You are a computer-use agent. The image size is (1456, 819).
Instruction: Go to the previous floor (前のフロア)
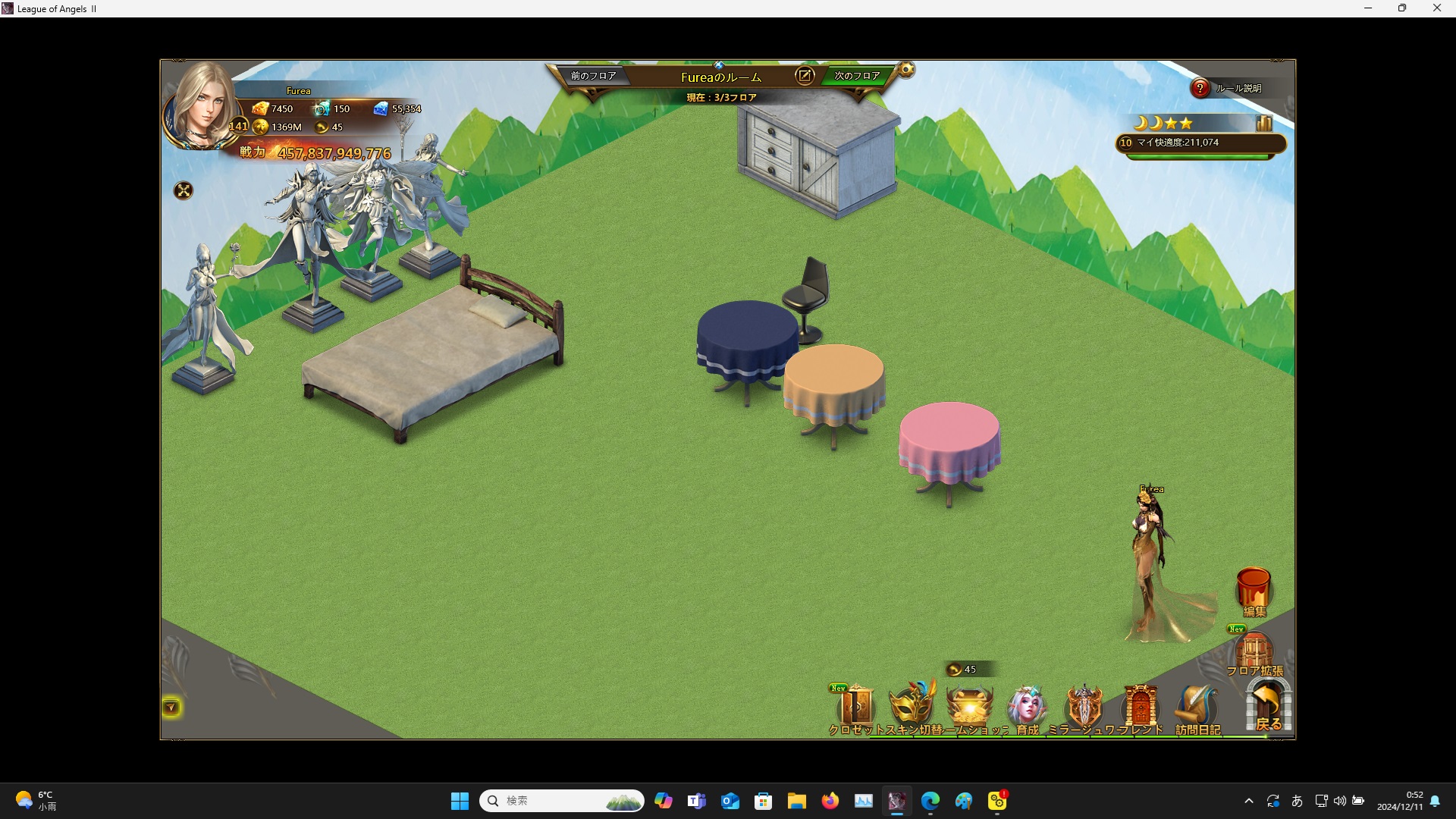[593, 76]
